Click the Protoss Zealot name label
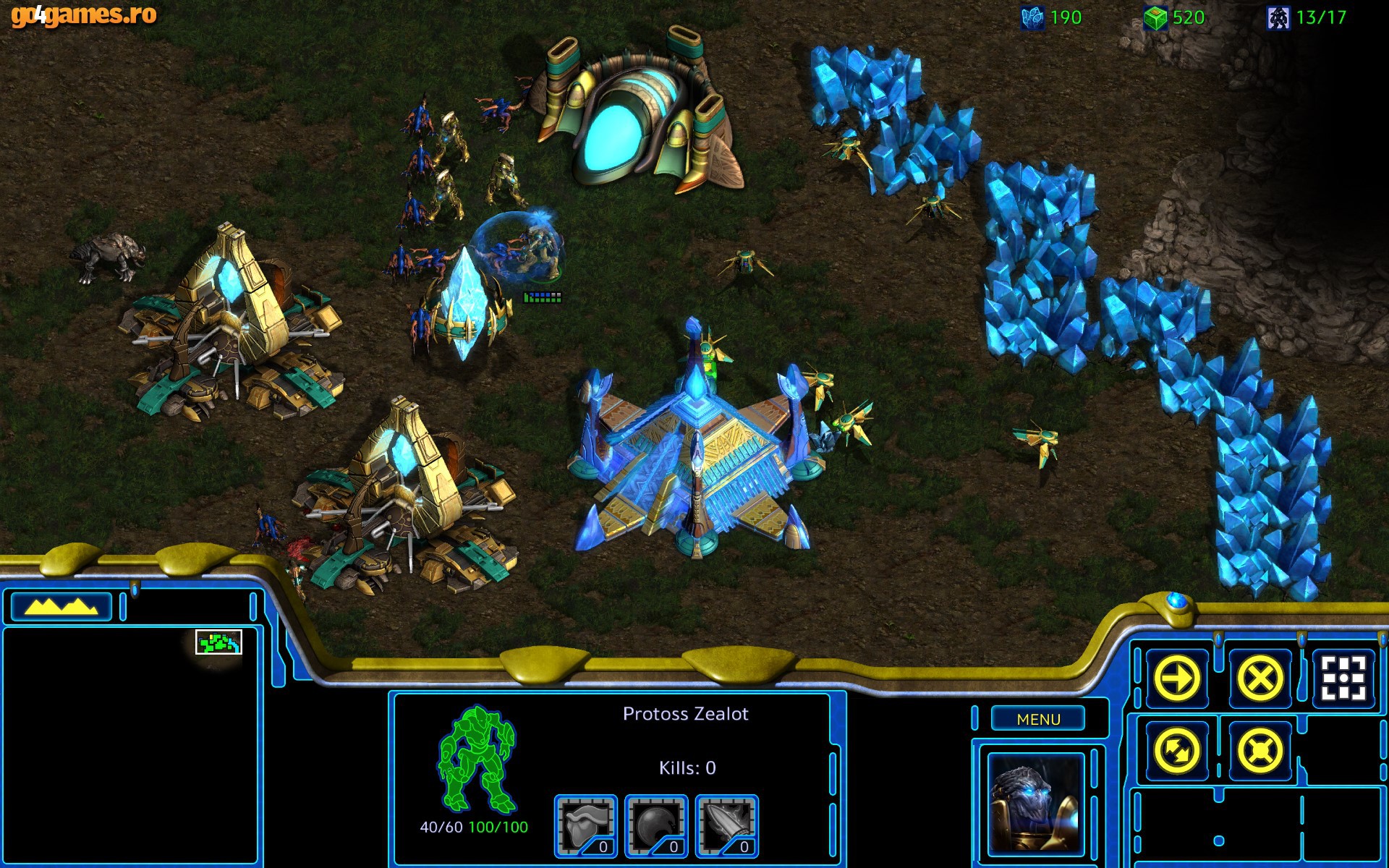The height and width of the screenshot is (868, 1389). (687, 713)
